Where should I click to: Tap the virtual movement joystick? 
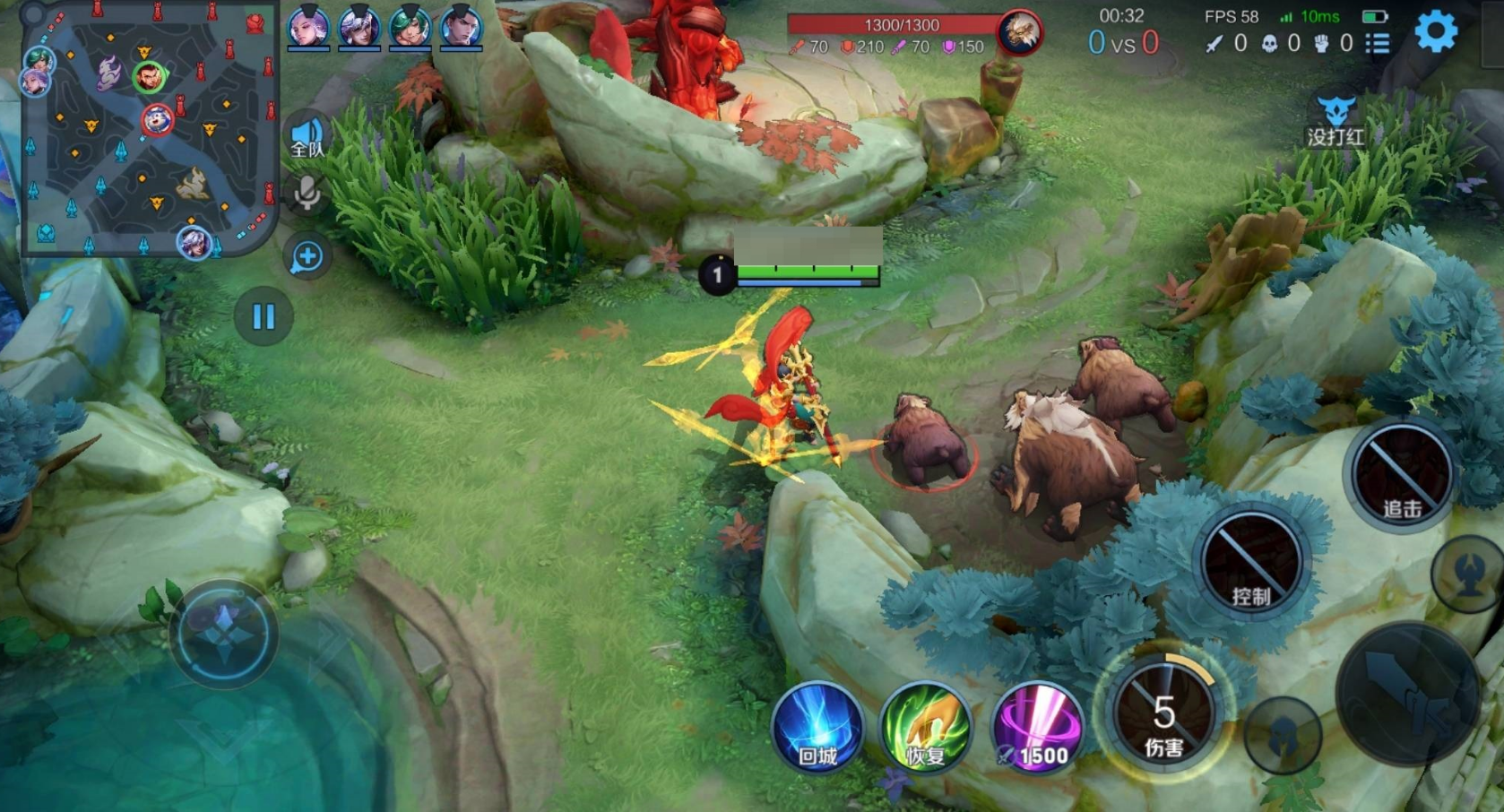click(223, 633)
